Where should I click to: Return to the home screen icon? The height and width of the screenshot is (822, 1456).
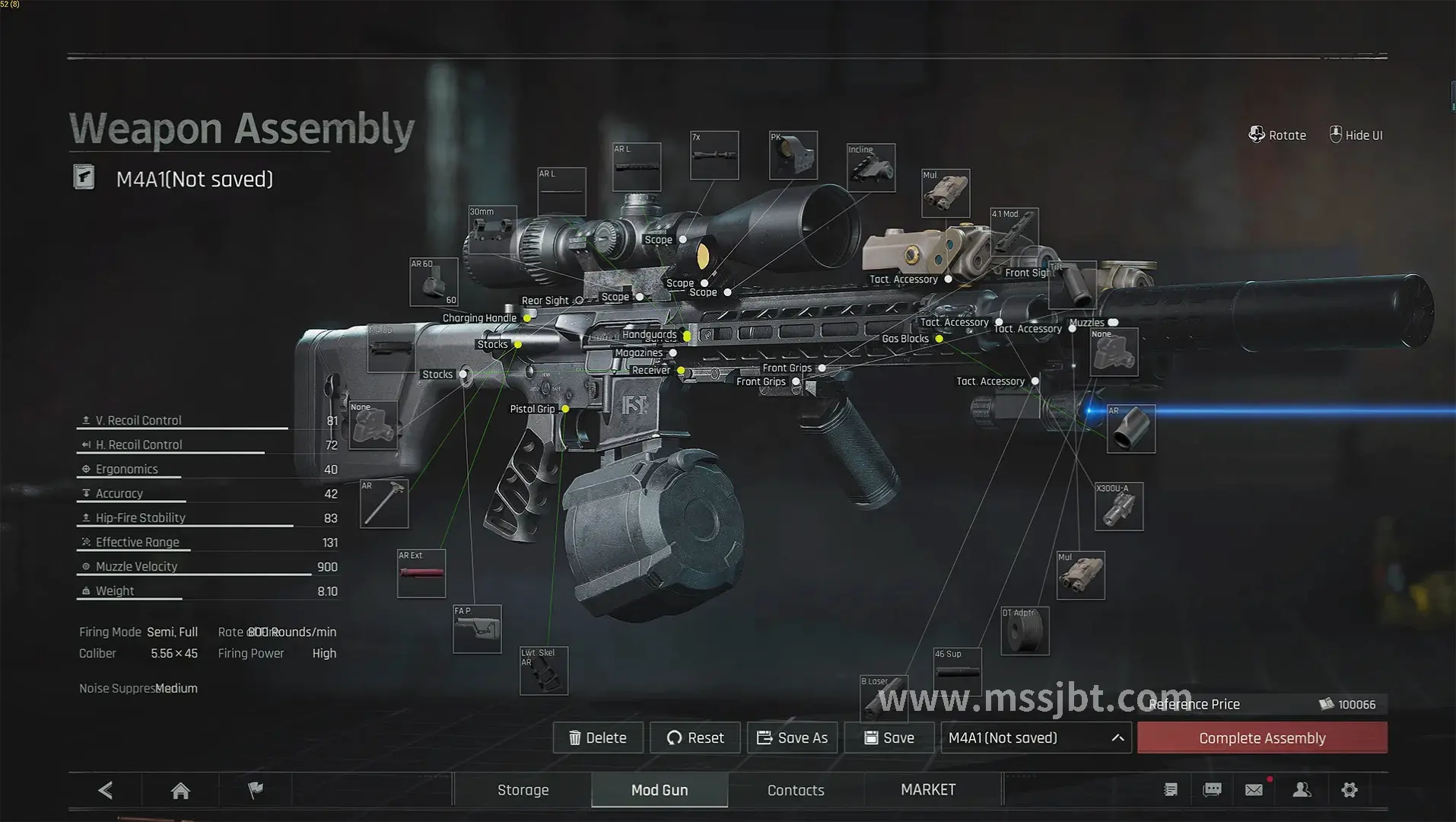point(180,791)
